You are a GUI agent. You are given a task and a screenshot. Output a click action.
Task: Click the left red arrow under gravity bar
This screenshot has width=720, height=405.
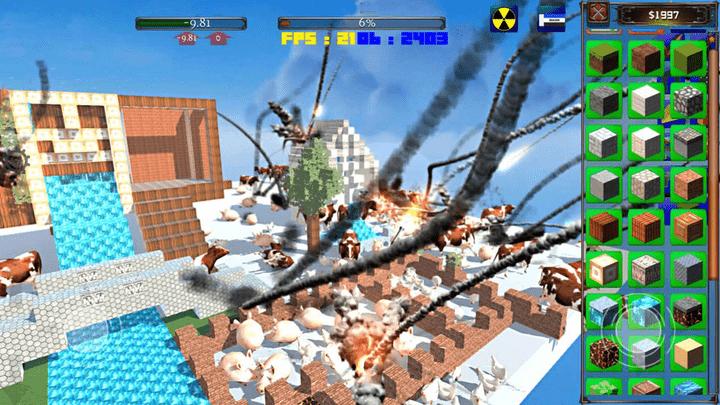[187, 39]
